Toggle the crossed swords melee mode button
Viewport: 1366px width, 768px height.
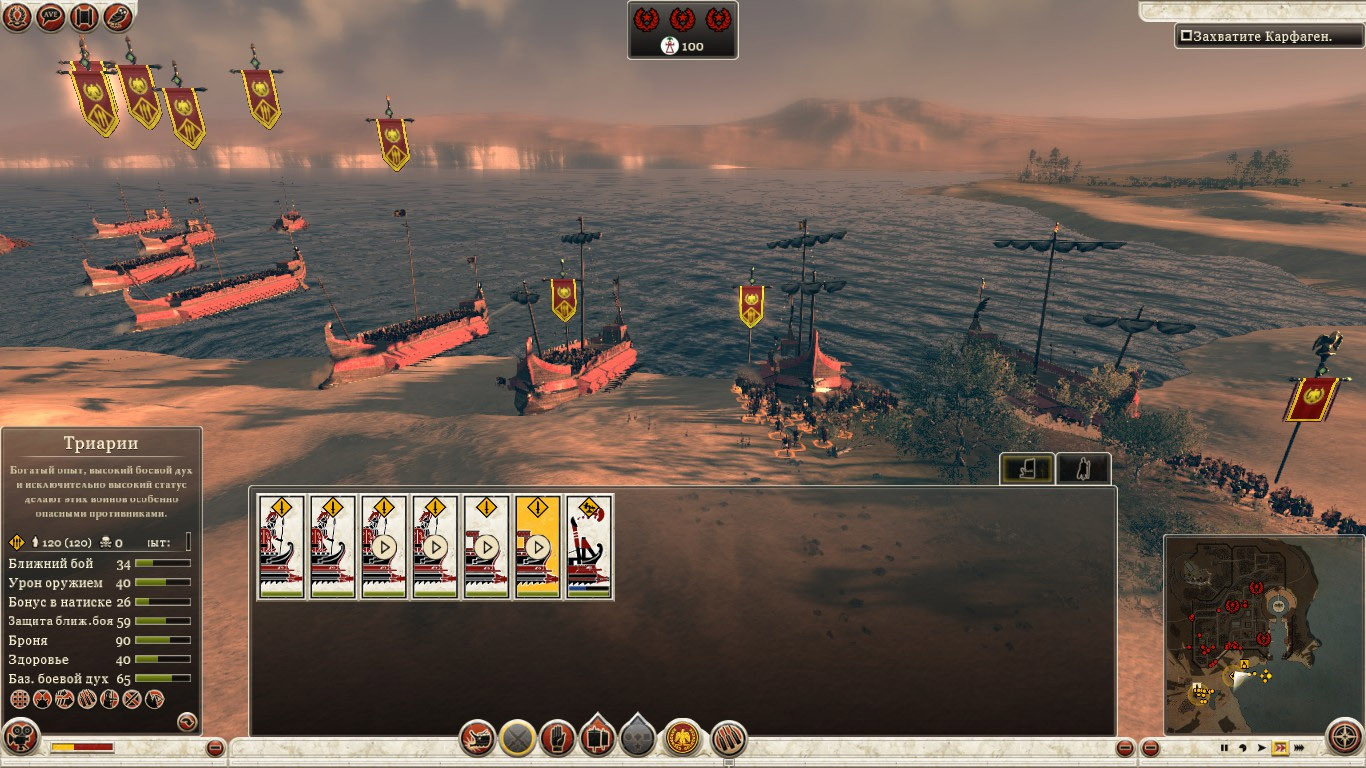517,739
